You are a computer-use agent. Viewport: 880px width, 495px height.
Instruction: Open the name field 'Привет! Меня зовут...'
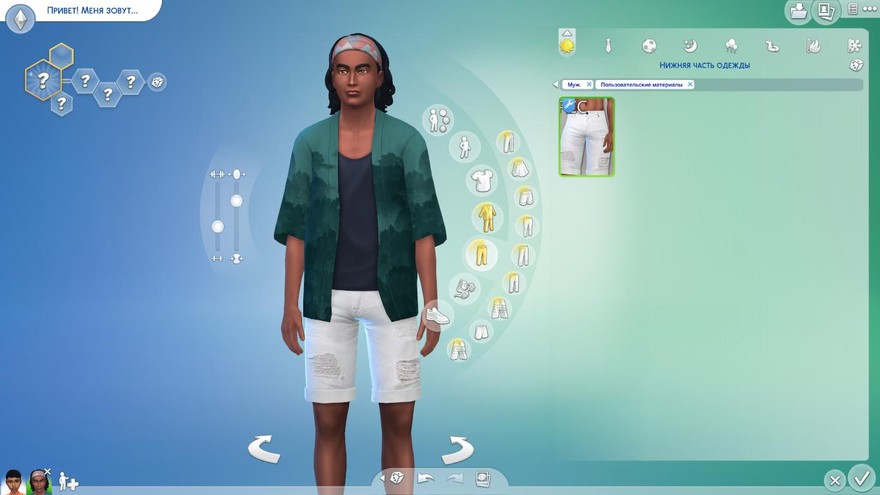coord(92,11)
